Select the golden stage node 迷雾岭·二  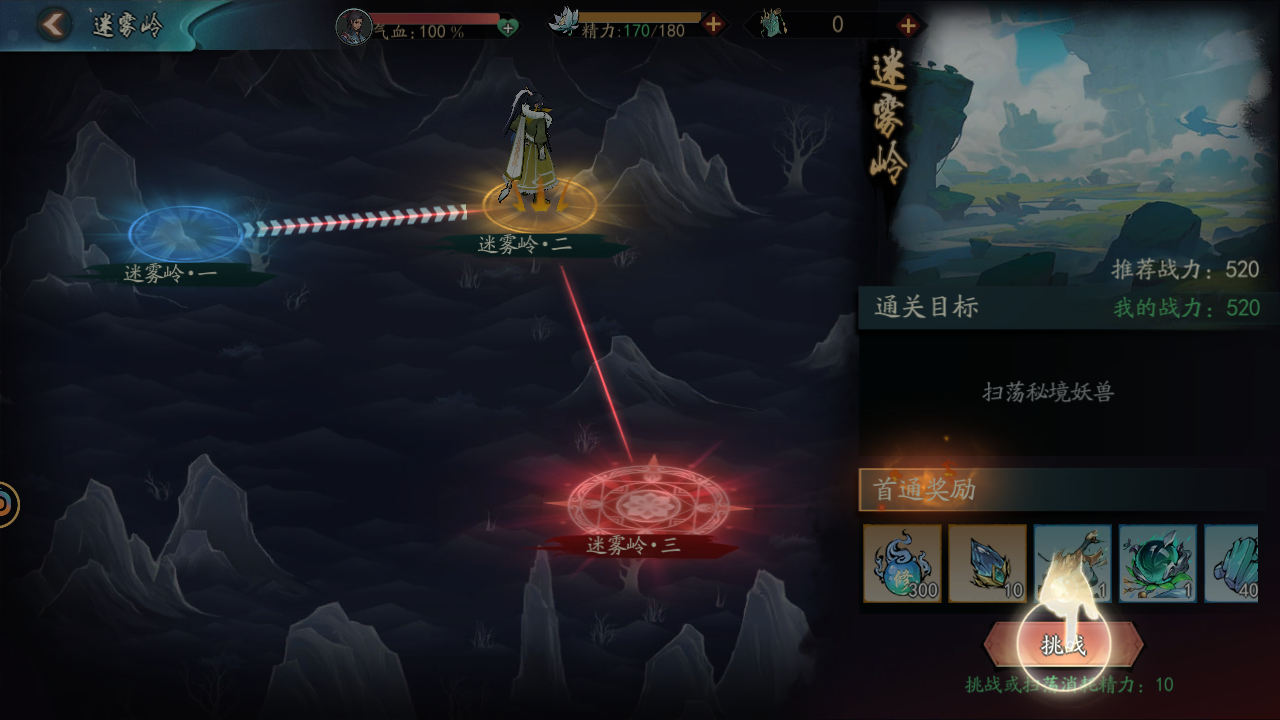(539, 206)
